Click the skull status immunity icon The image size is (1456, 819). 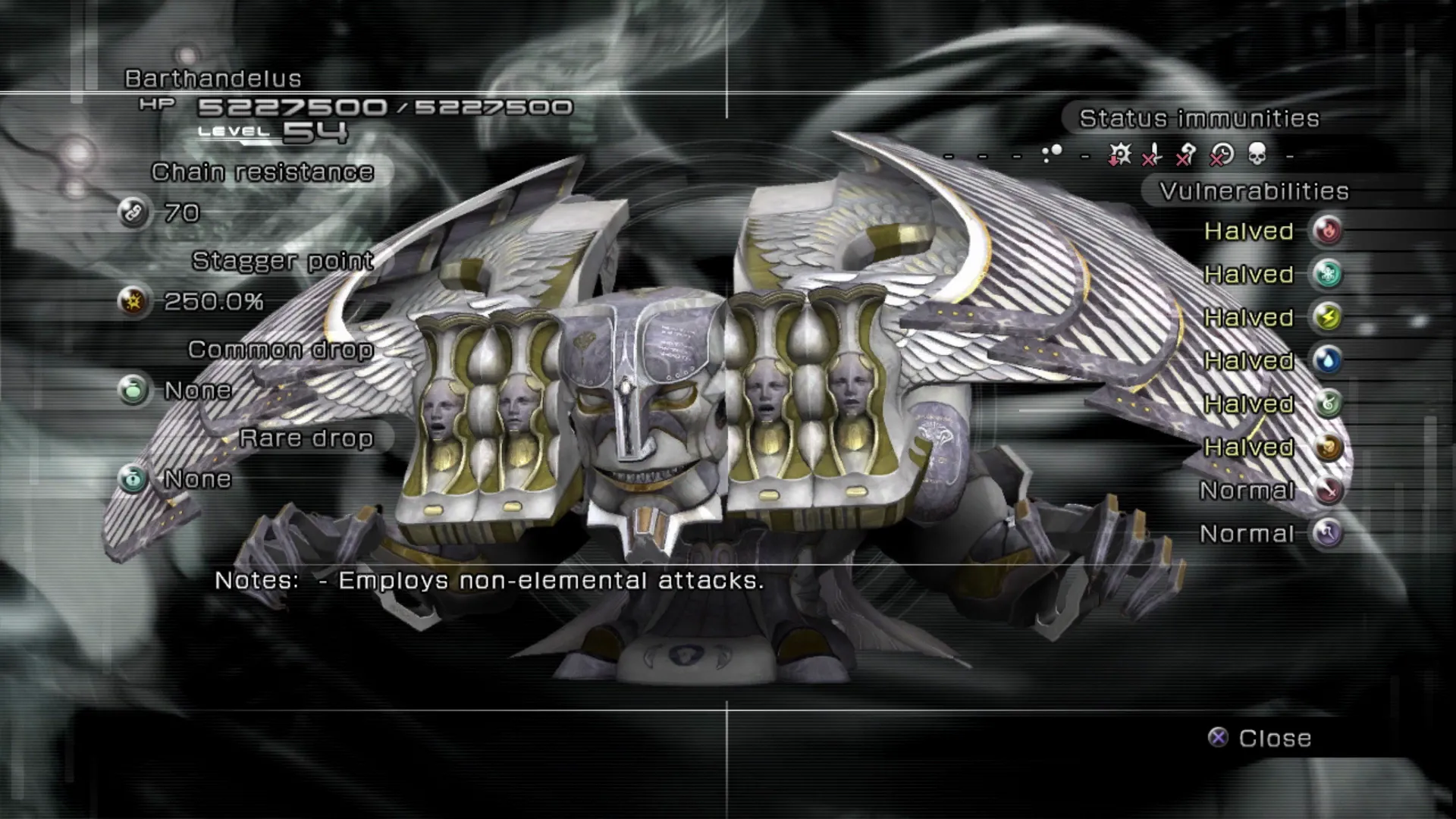point(1257,155)
